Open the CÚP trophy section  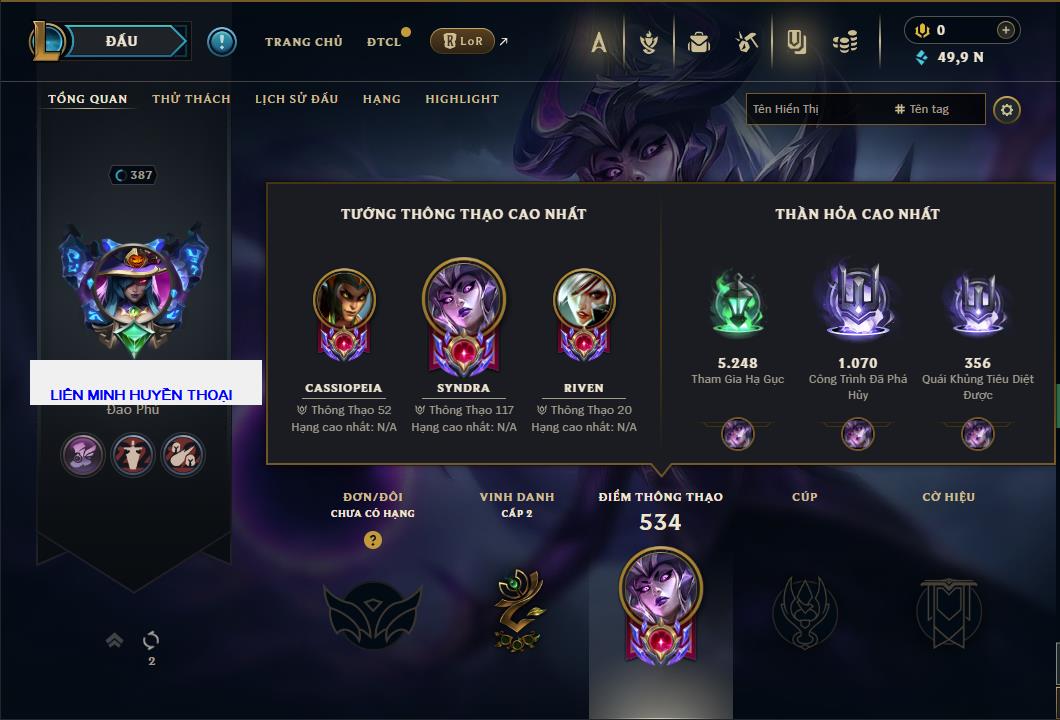[x=804, y=610]
